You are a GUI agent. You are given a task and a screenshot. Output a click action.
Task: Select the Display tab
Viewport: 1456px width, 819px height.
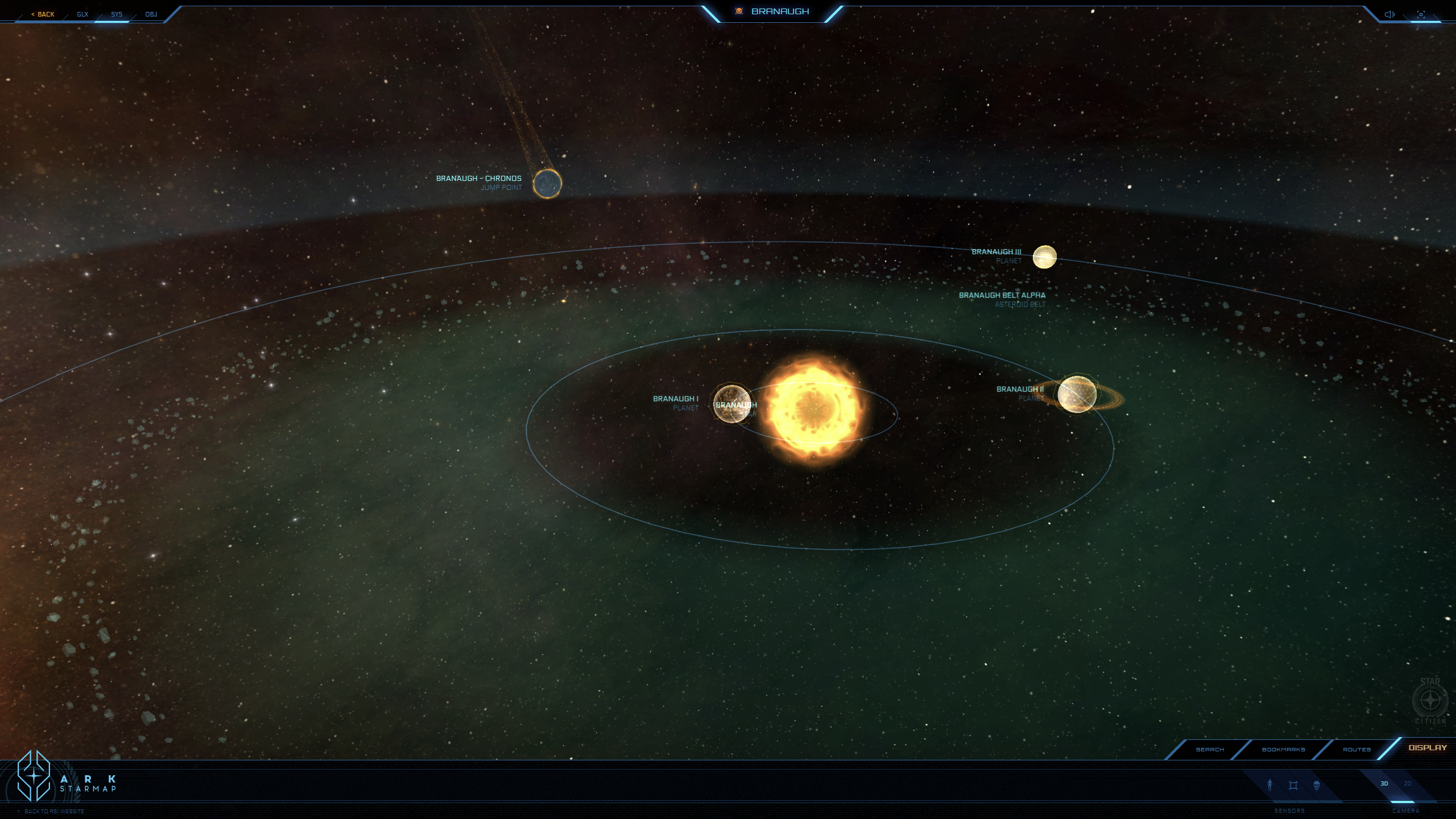tap(1427, 748)
